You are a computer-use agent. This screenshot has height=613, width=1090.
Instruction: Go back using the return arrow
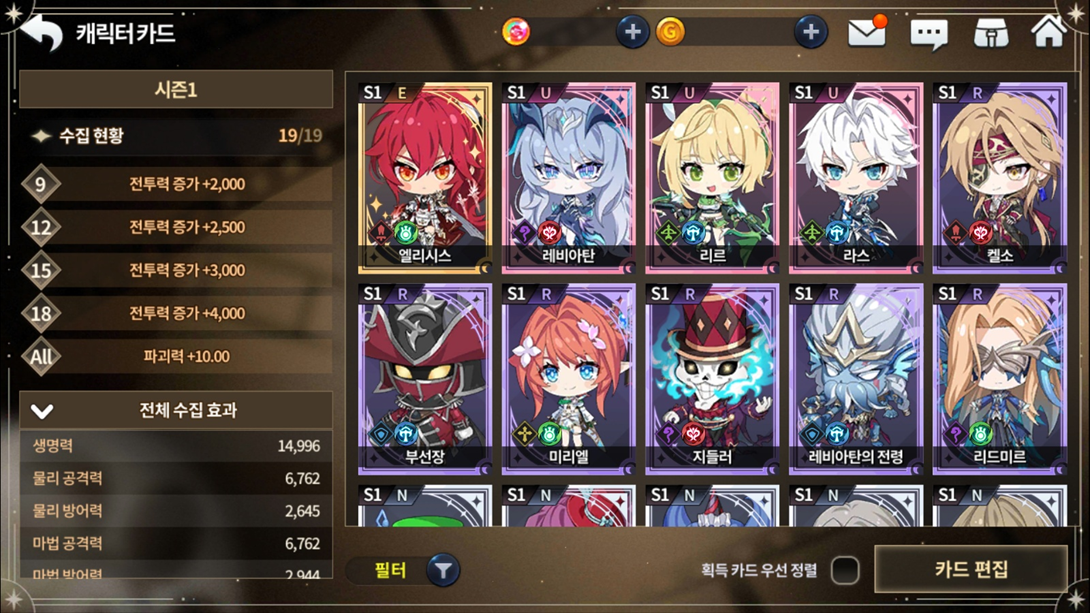pyautogui.click(x=42, y=33)
